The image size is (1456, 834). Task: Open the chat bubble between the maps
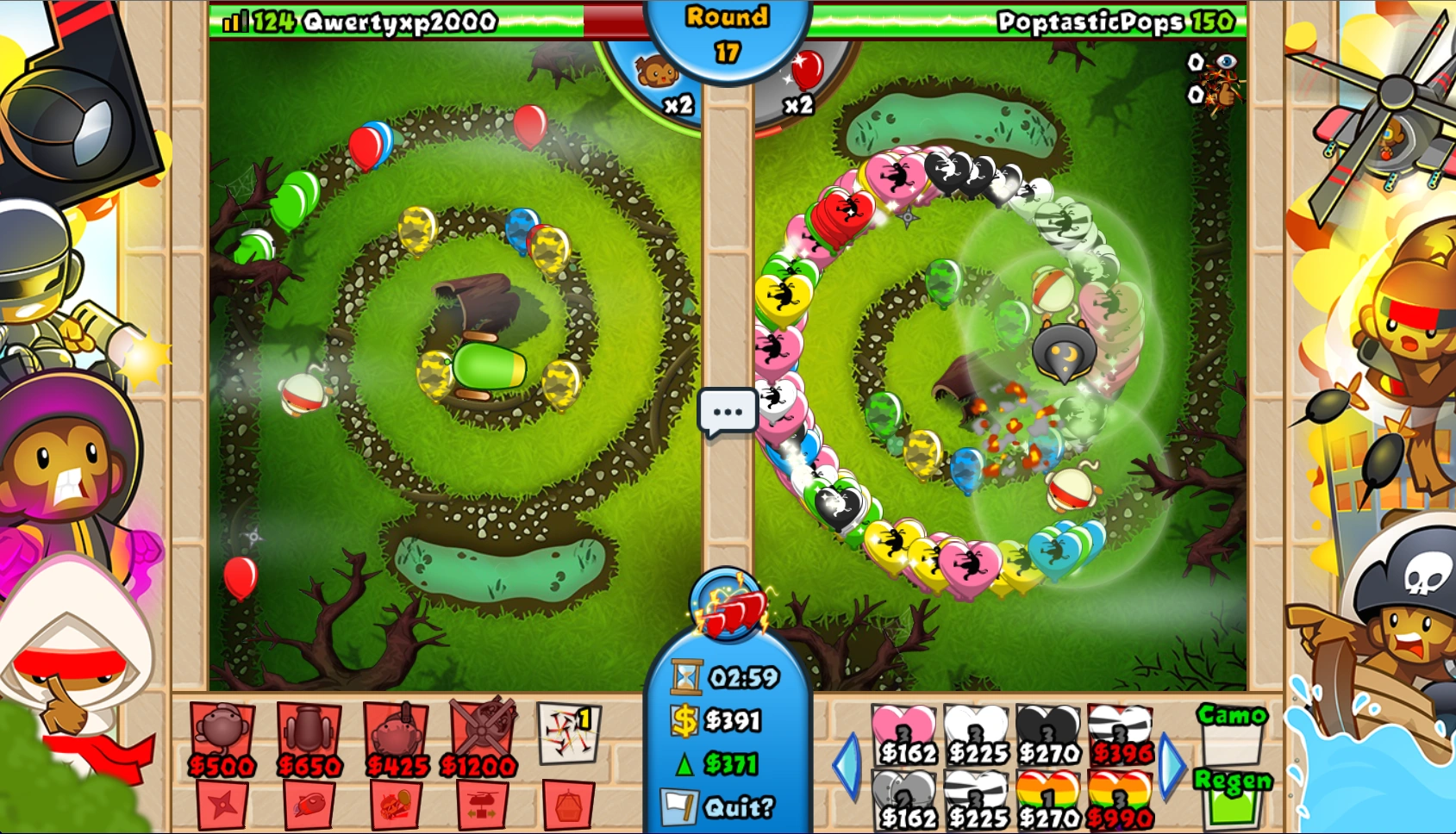pyautogui.click(x=727, y=411)
